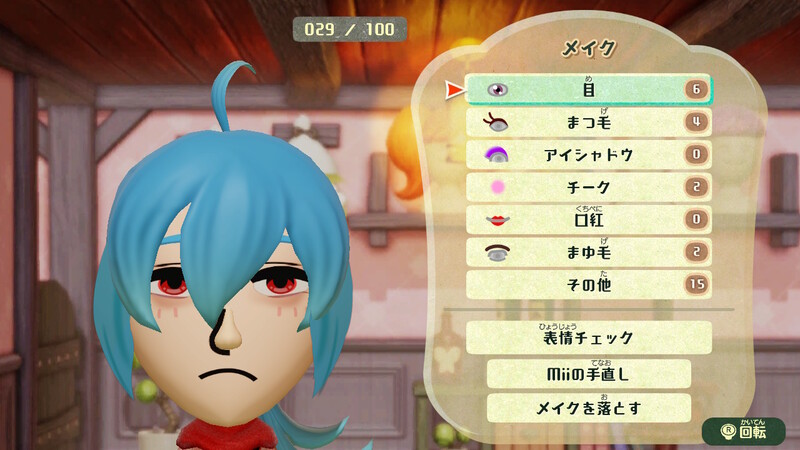Choose the アイシャドウ eyeshadow entry
This screenshot has height=450, width=800.
click(589, 155)
